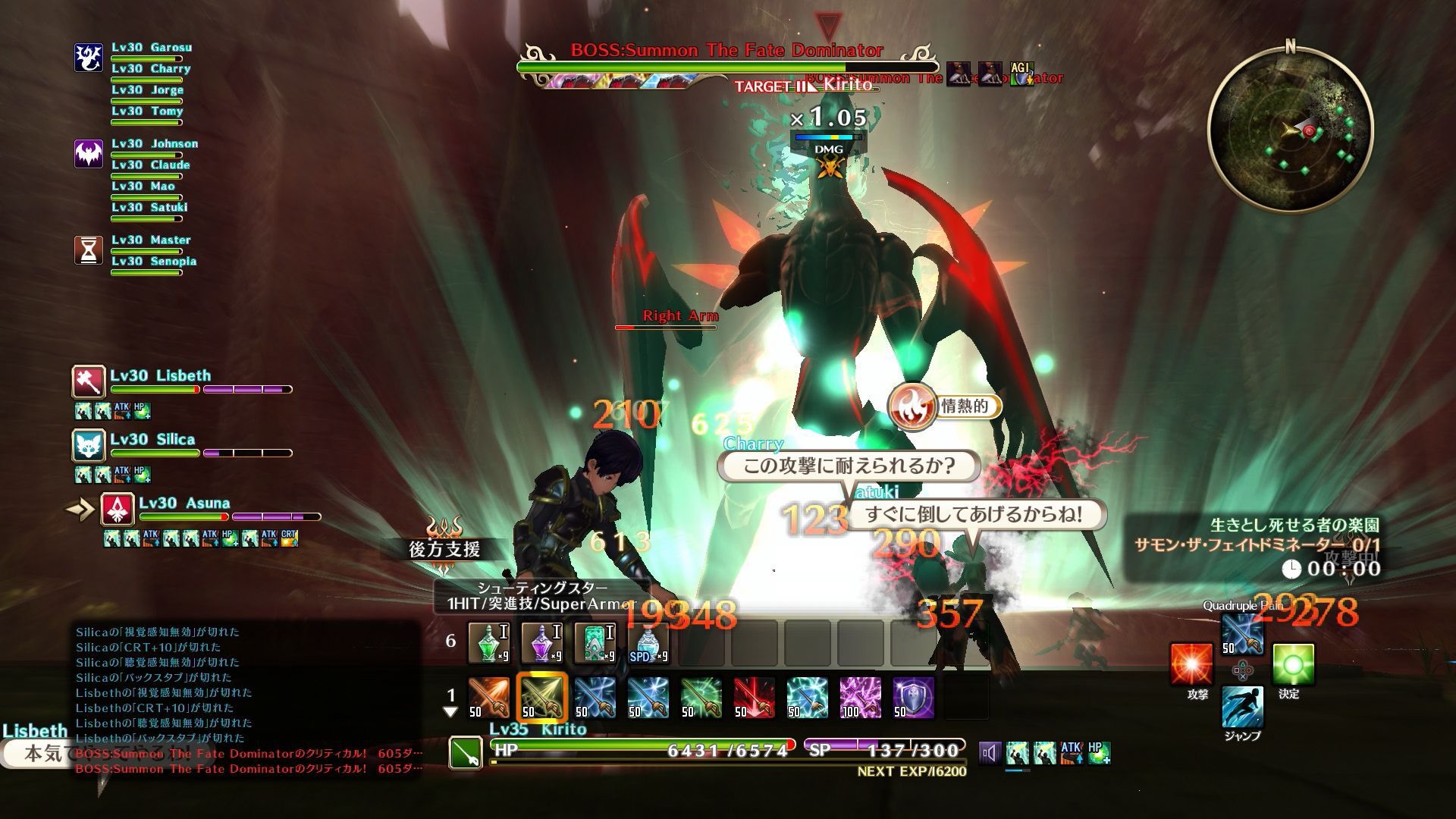Viewport: 1456px width, 819px height.
Task: Trigger the red 攻撃 attack action
Action: (x=1191, y=664)
